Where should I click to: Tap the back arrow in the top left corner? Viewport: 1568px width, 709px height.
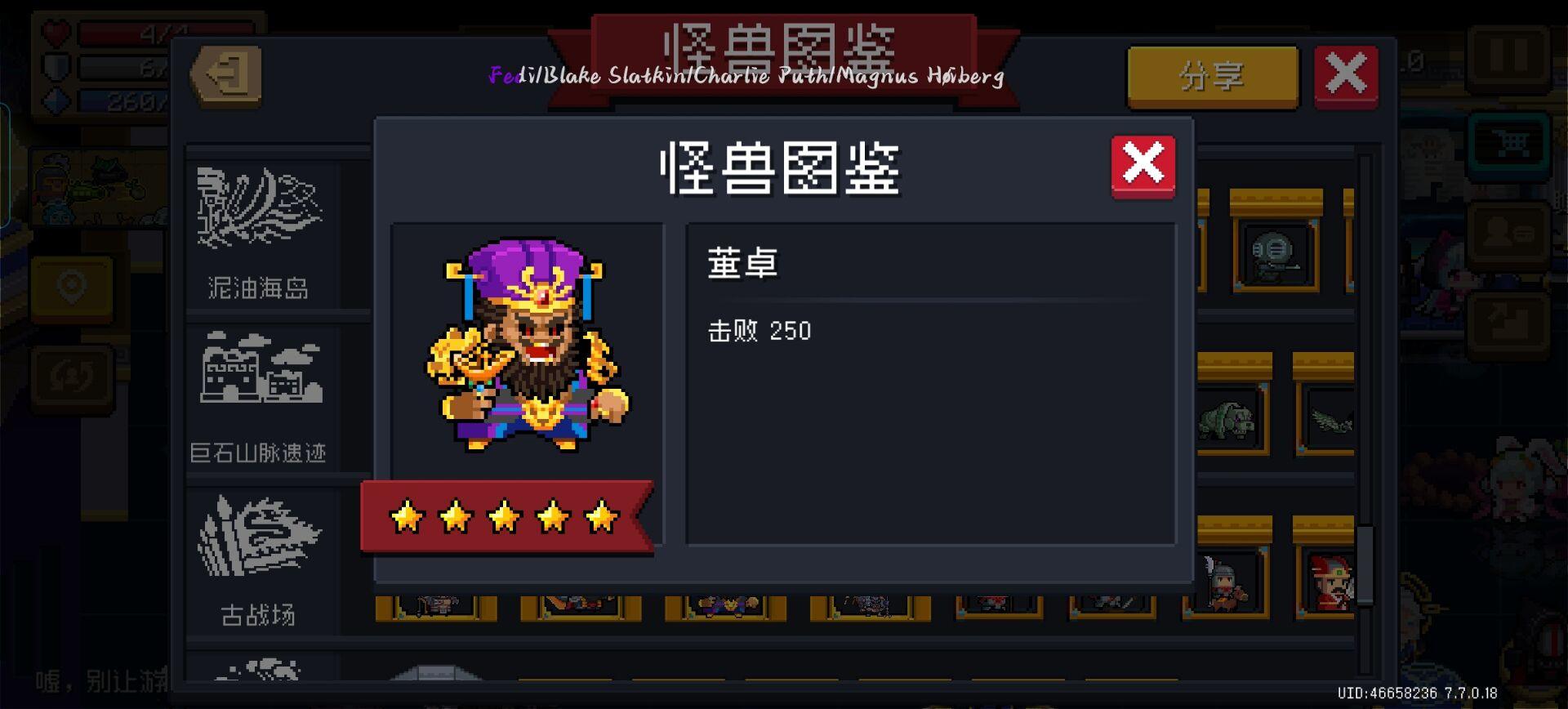(x=226, y=76)
